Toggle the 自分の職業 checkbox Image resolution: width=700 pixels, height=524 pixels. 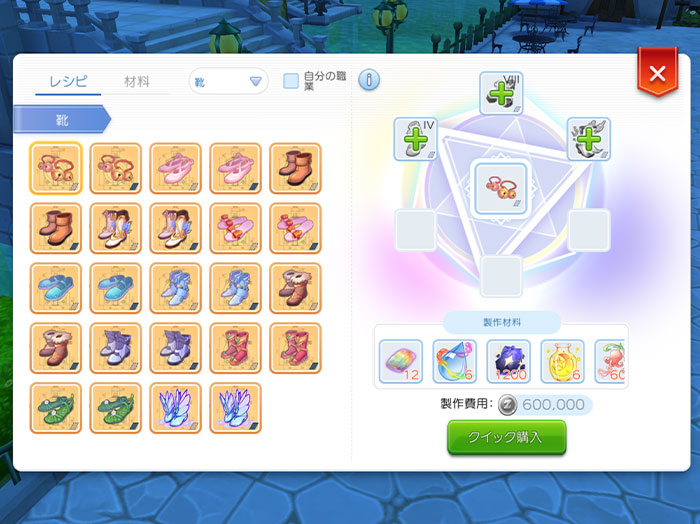(291, 81)
